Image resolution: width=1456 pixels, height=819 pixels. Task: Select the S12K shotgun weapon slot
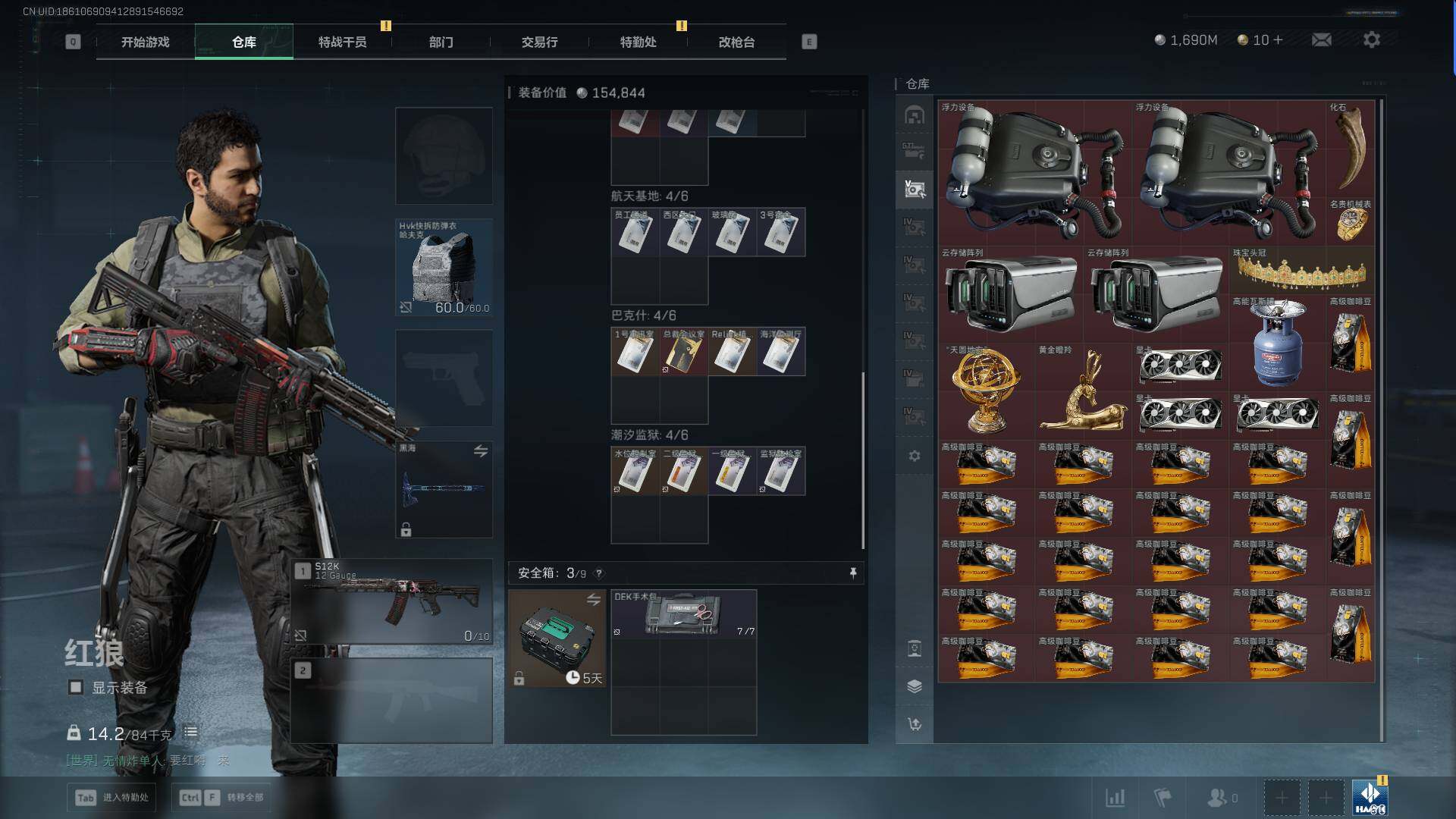coord(392,602)
